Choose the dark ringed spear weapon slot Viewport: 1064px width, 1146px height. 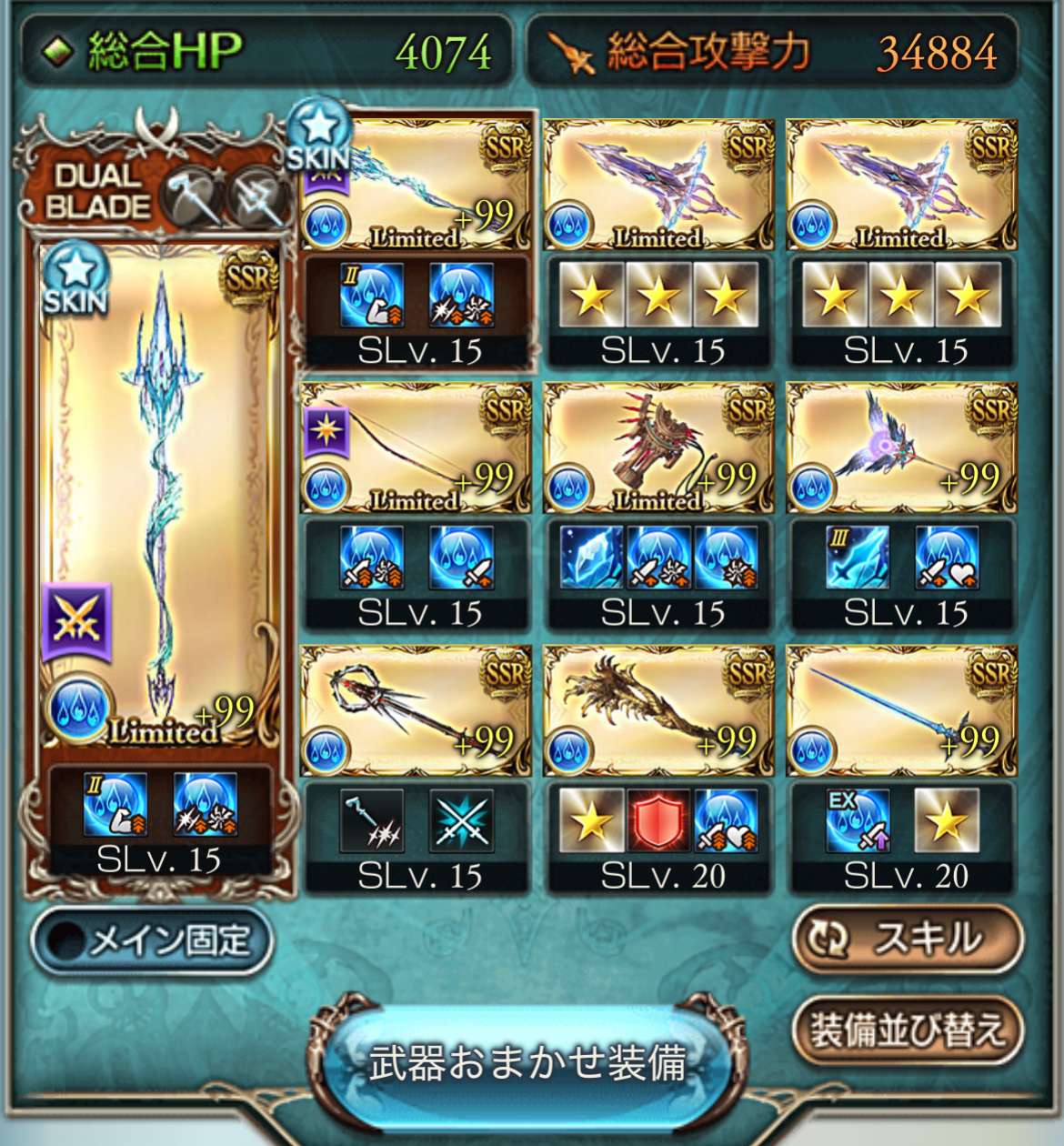(416, 711)
